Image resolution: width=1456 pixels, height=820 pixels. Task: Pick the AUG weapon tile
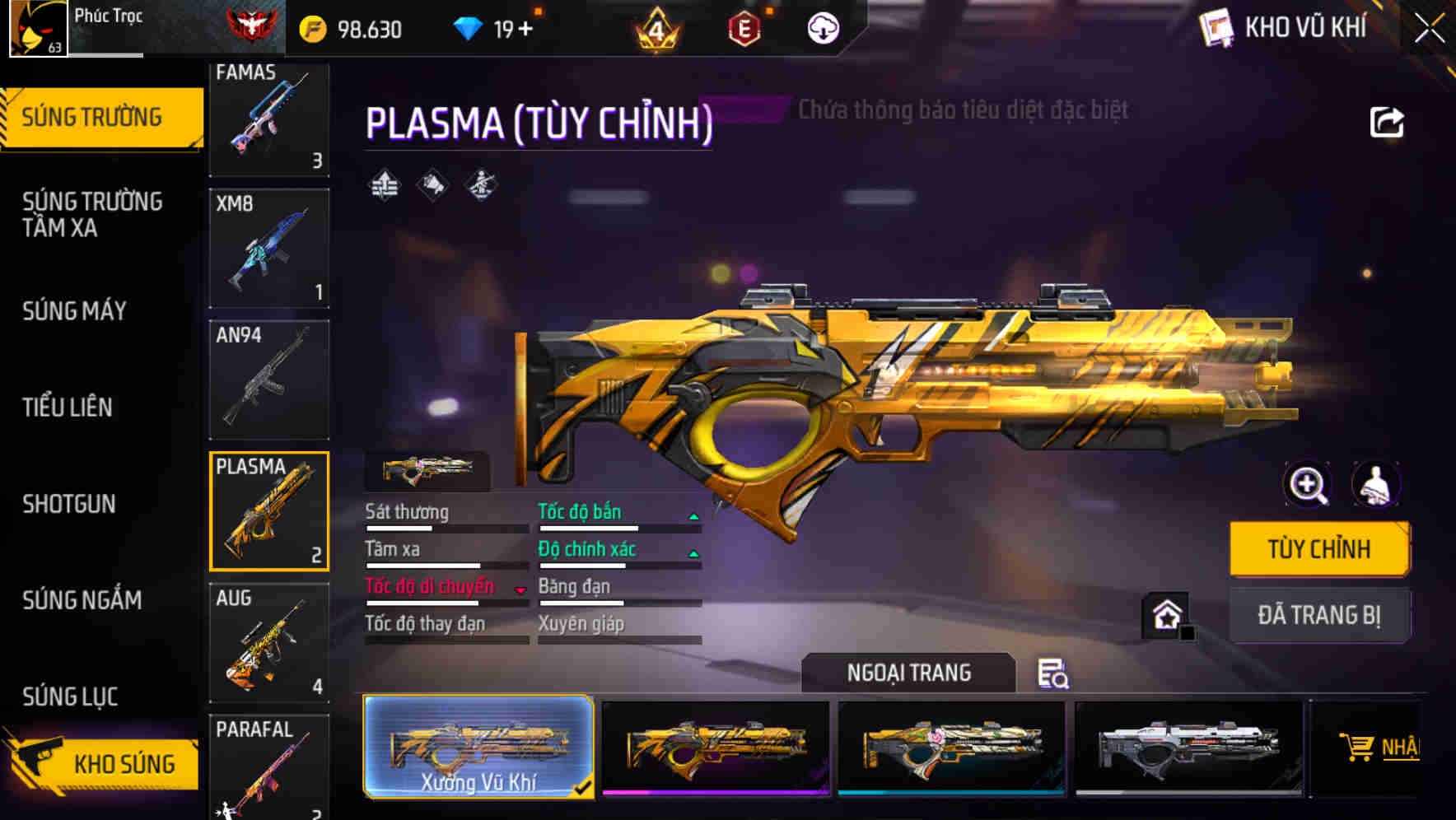point(269,642)
